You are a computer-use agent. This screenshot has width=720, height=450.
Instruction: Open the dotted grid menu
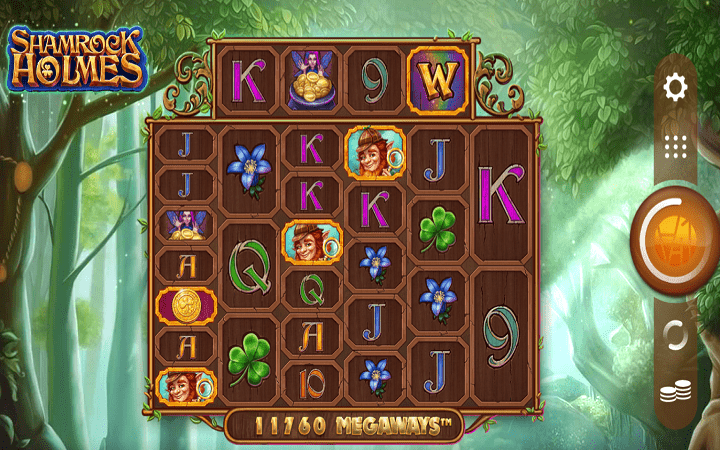(676, 148)
